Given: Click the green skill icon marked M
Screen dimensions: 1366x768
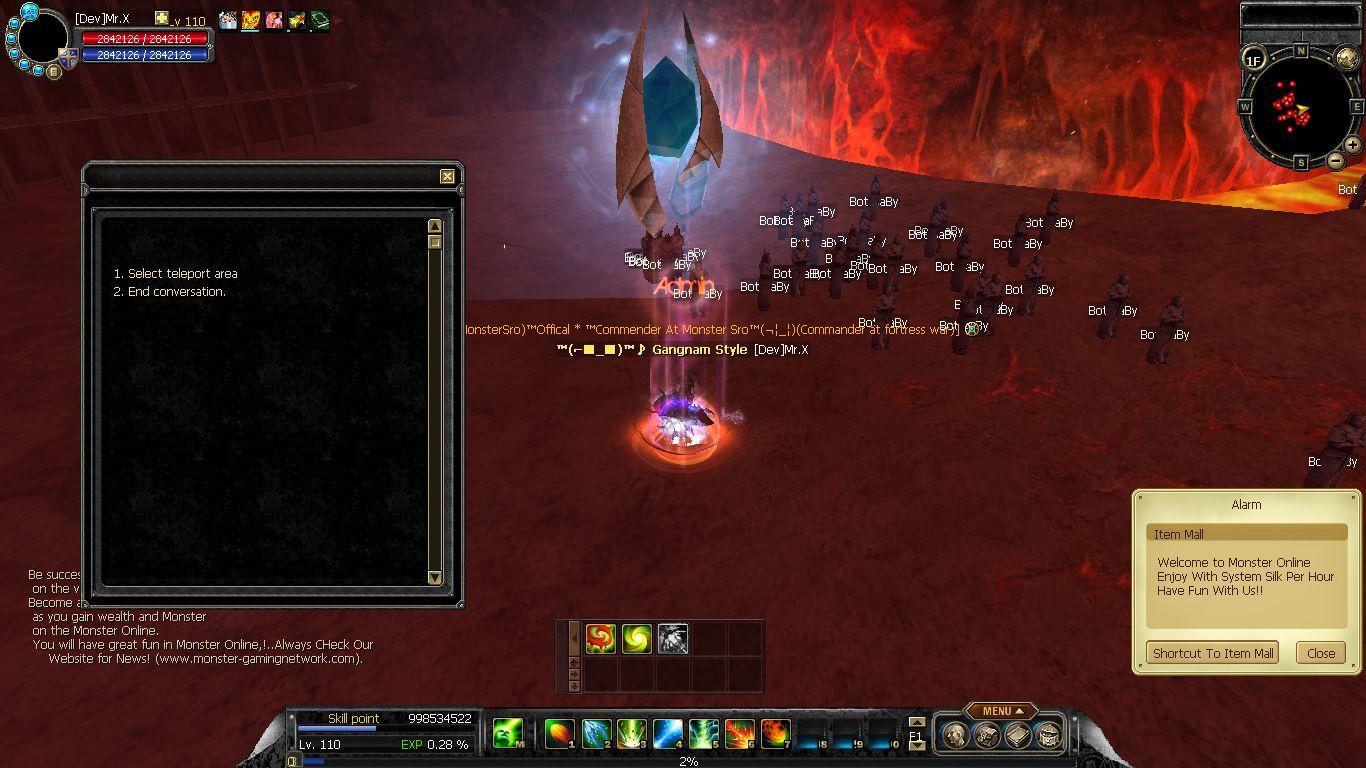Looking at the screenshot, I should [508, 734].
